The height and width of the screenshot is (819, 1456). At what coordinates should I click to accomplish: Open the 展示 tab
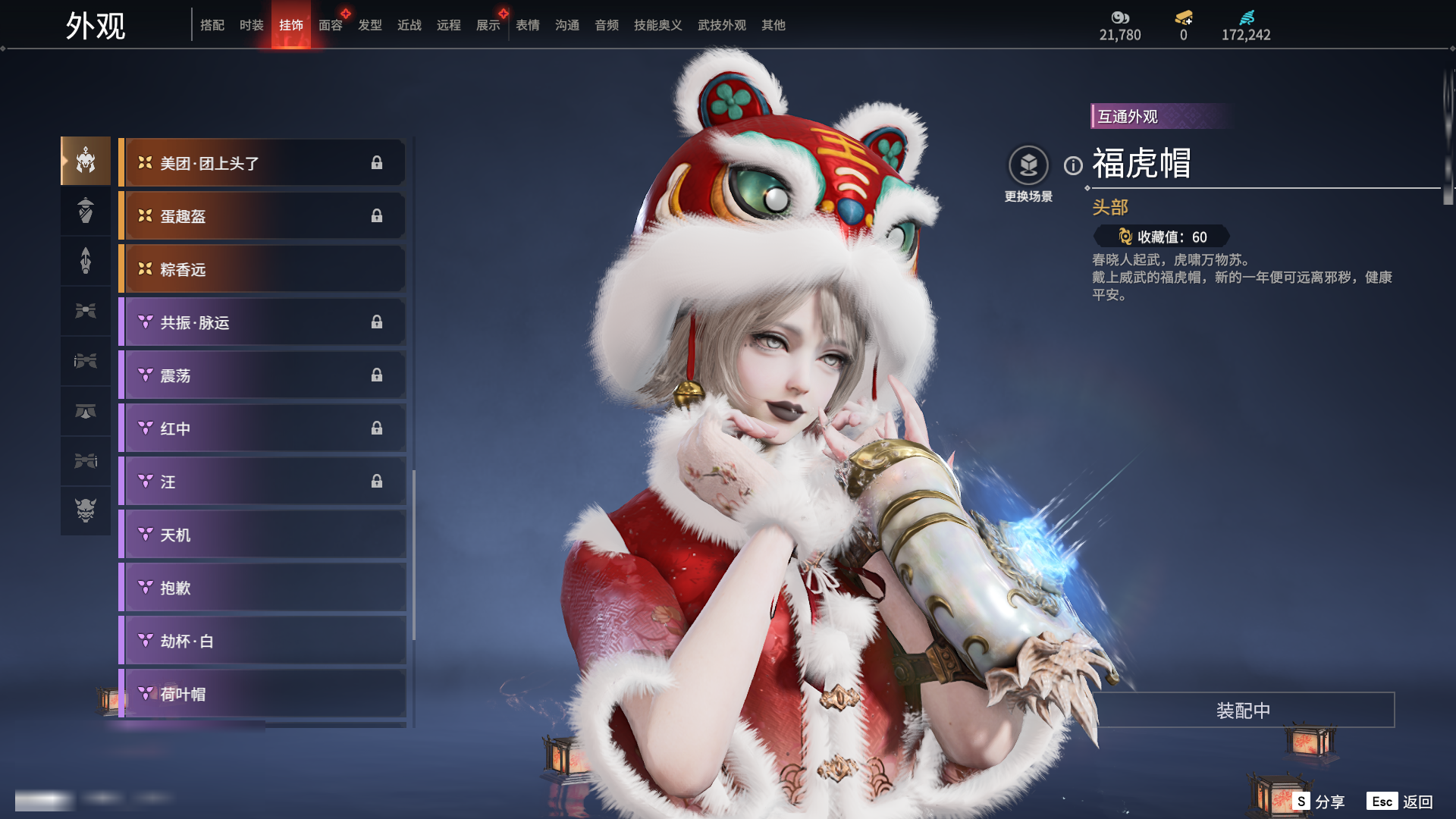point(488,25)
